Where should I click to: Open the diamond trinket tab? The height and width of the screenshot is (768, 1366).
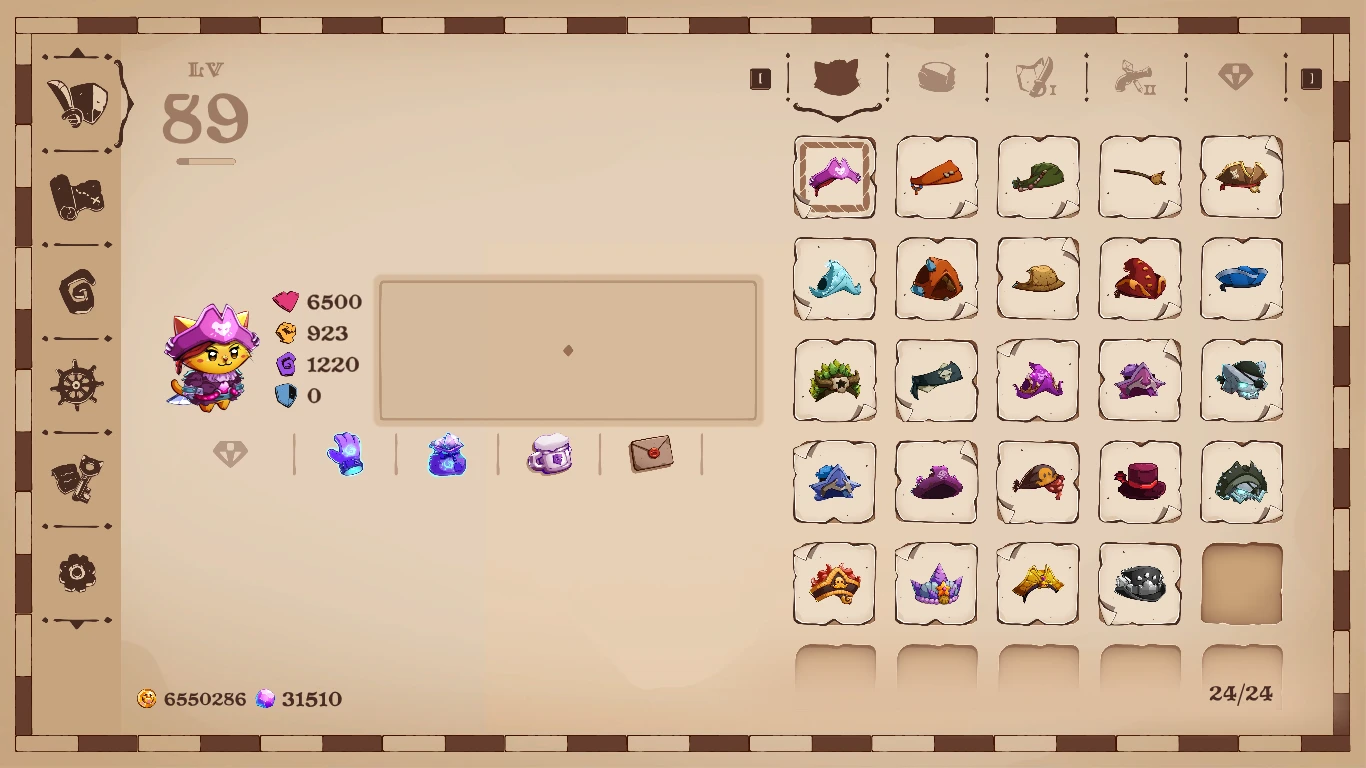click(x=1237, y=78)
